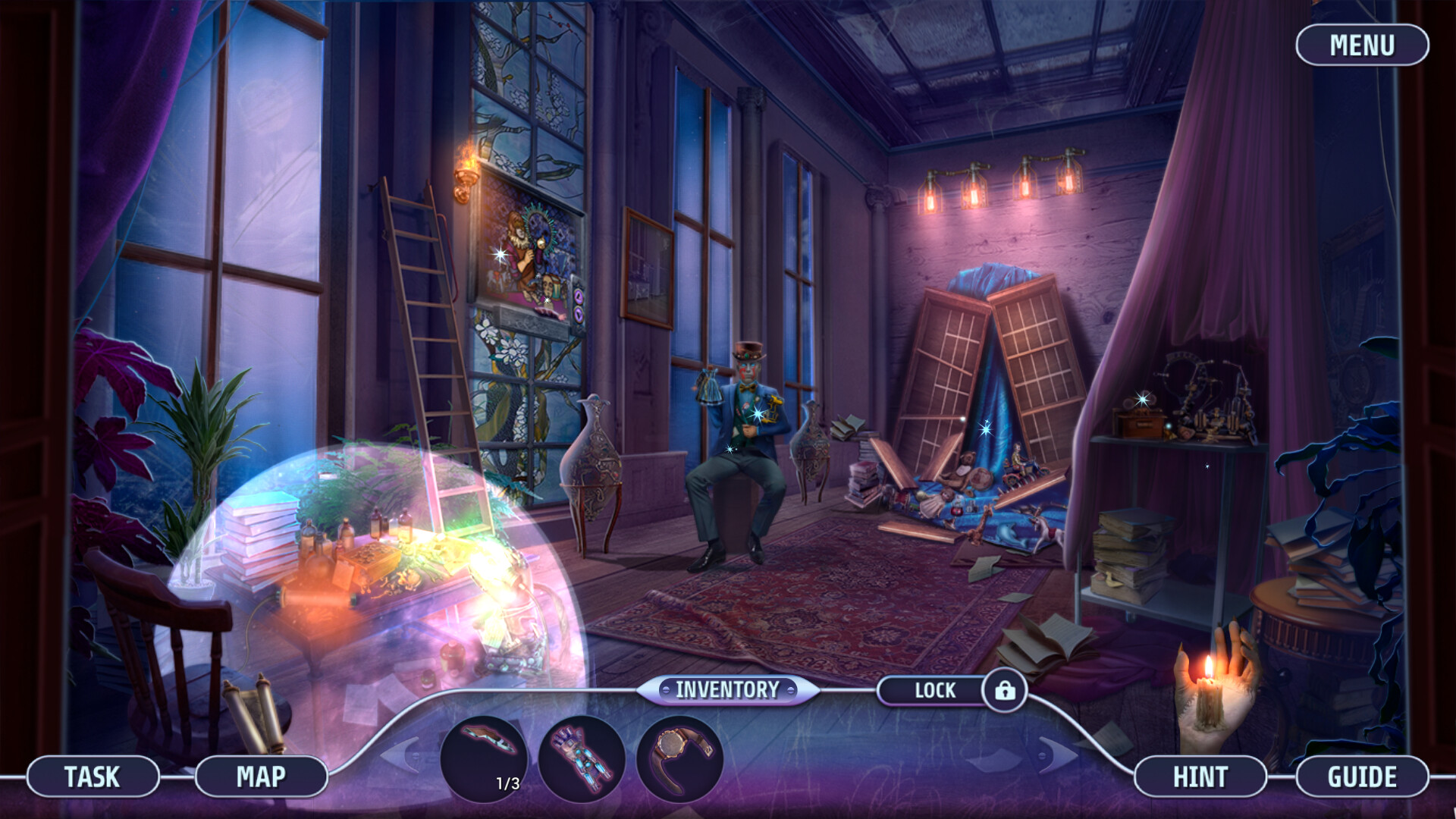Open the TASK list

pos(93,777)
